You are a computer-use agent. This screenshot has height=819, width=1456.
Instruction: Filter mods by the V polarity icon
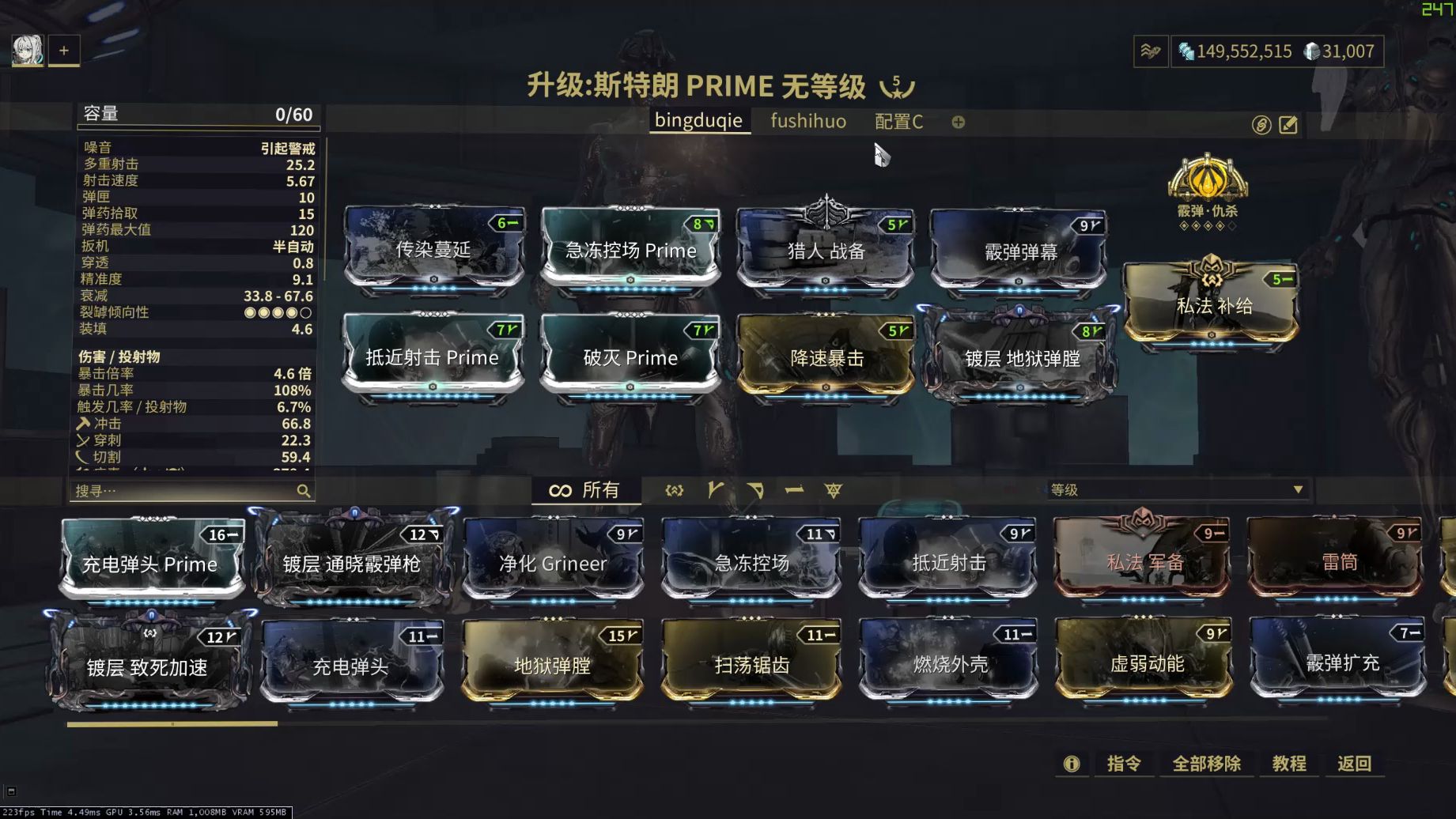click(x=714, y=490)
